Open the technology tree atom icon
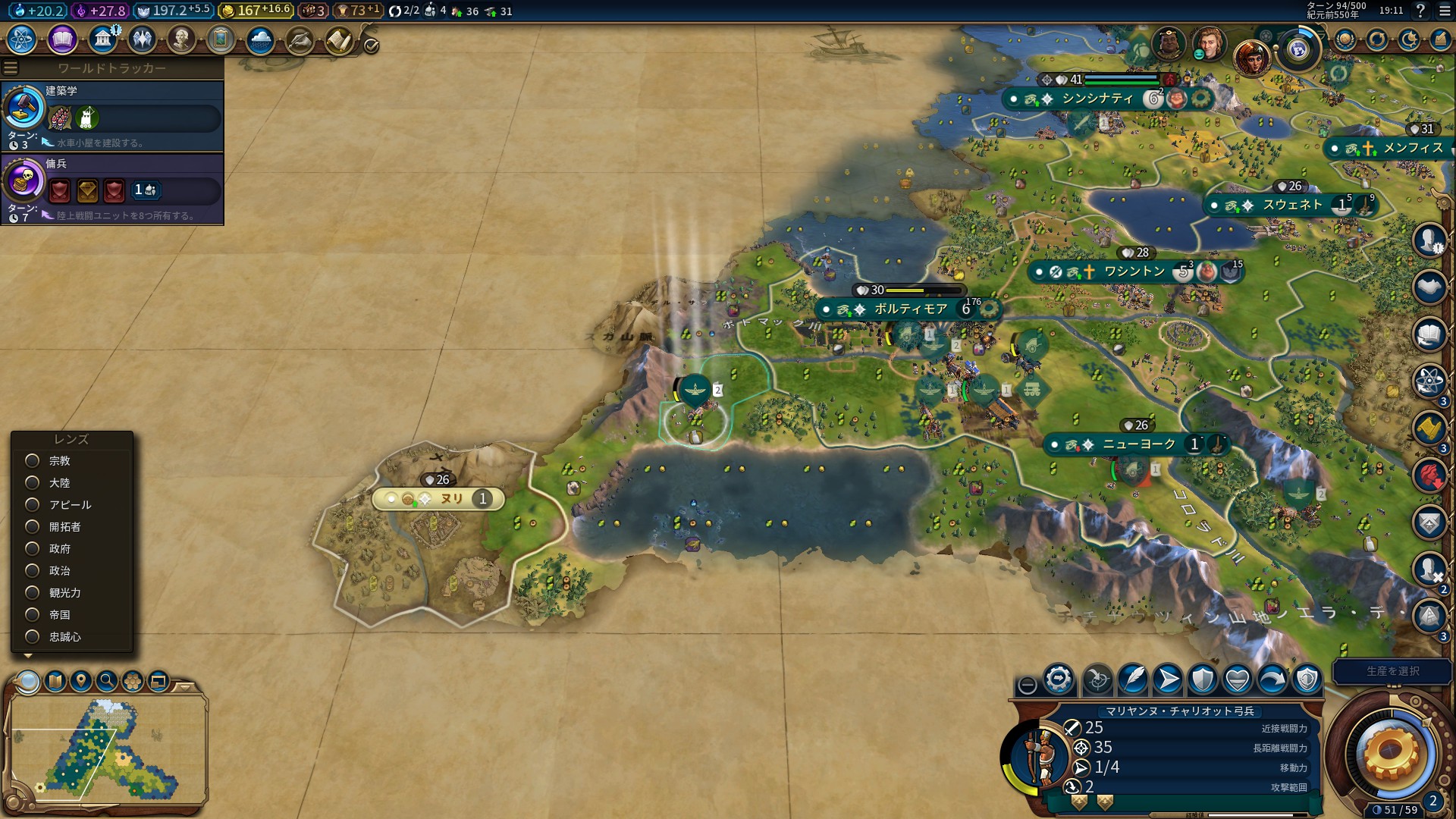Screen dimensions: 1456x819 pyautogui.click(x=22, y=39)
